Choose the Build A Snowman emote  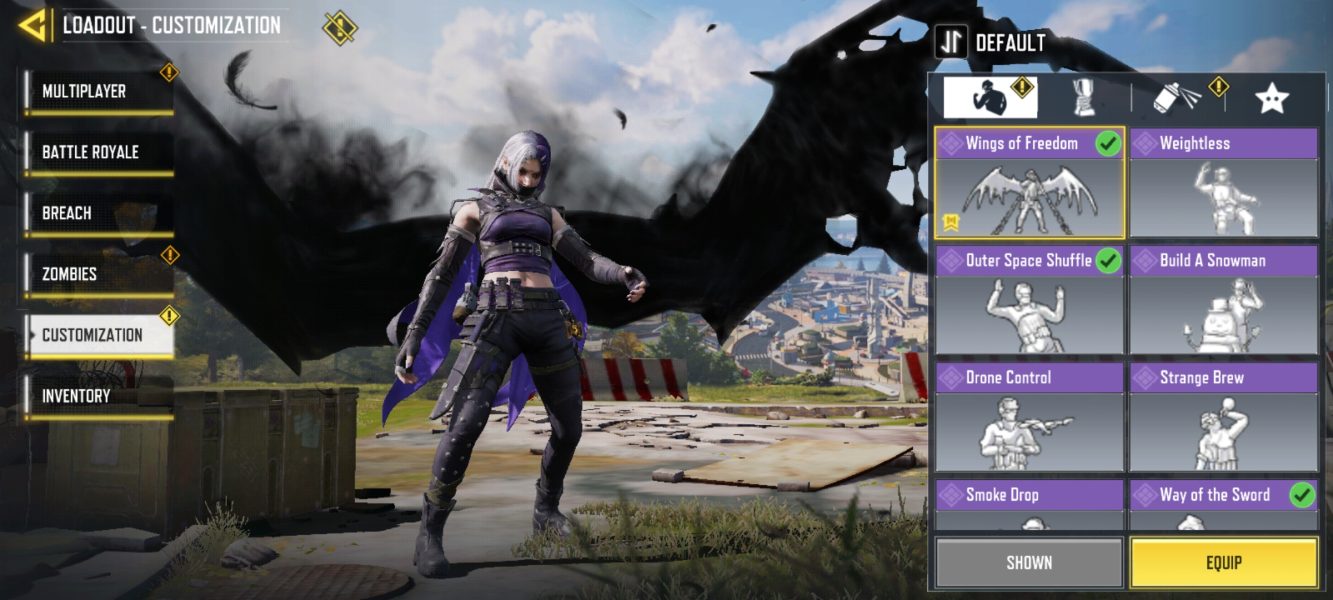[1223, 300]
